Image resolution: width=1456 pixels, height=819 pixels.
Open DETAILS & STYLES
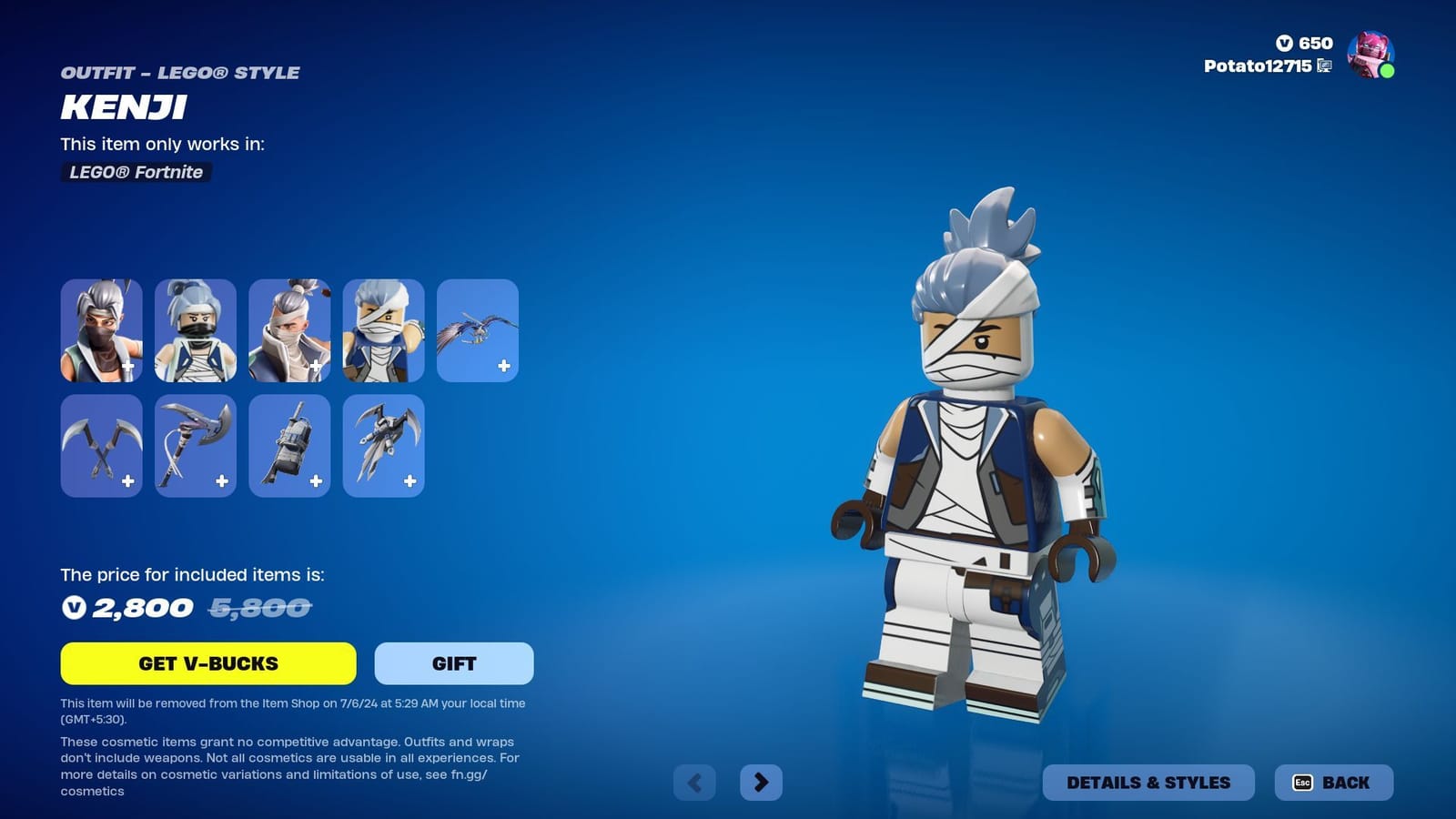(1149, 782)
